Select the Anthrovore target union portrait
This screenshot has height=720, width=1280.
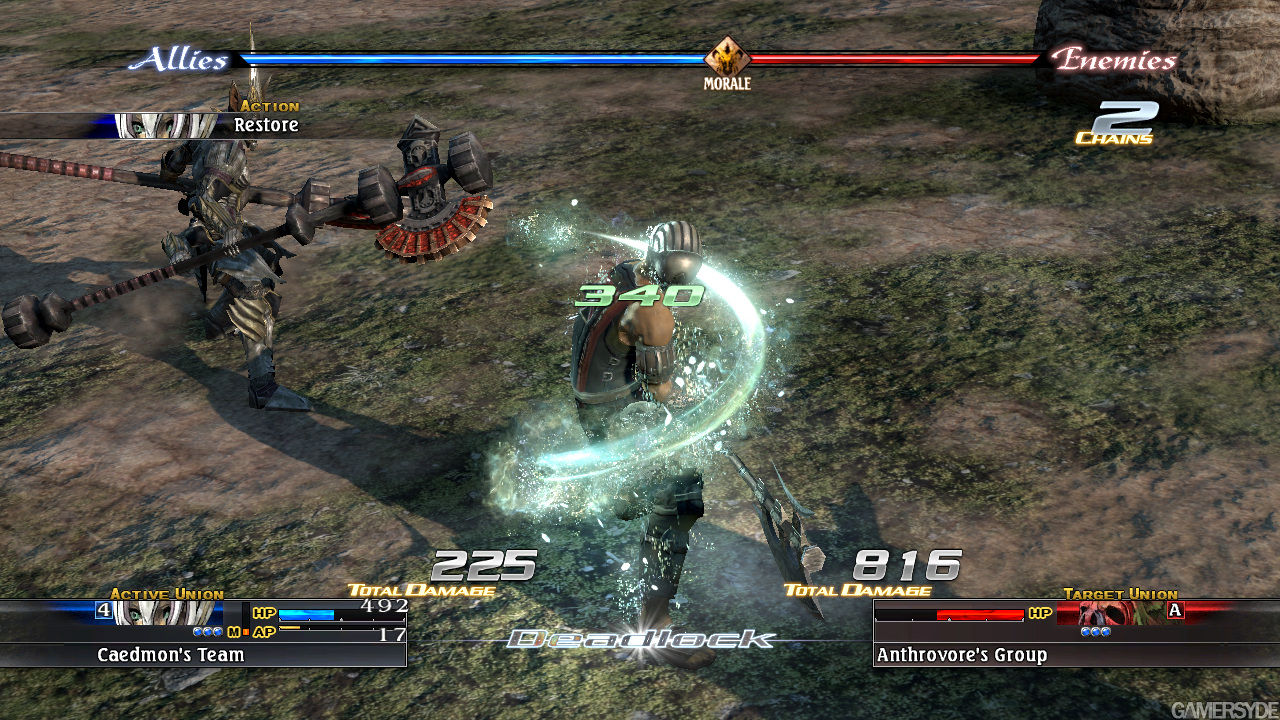coord(1109,613)
